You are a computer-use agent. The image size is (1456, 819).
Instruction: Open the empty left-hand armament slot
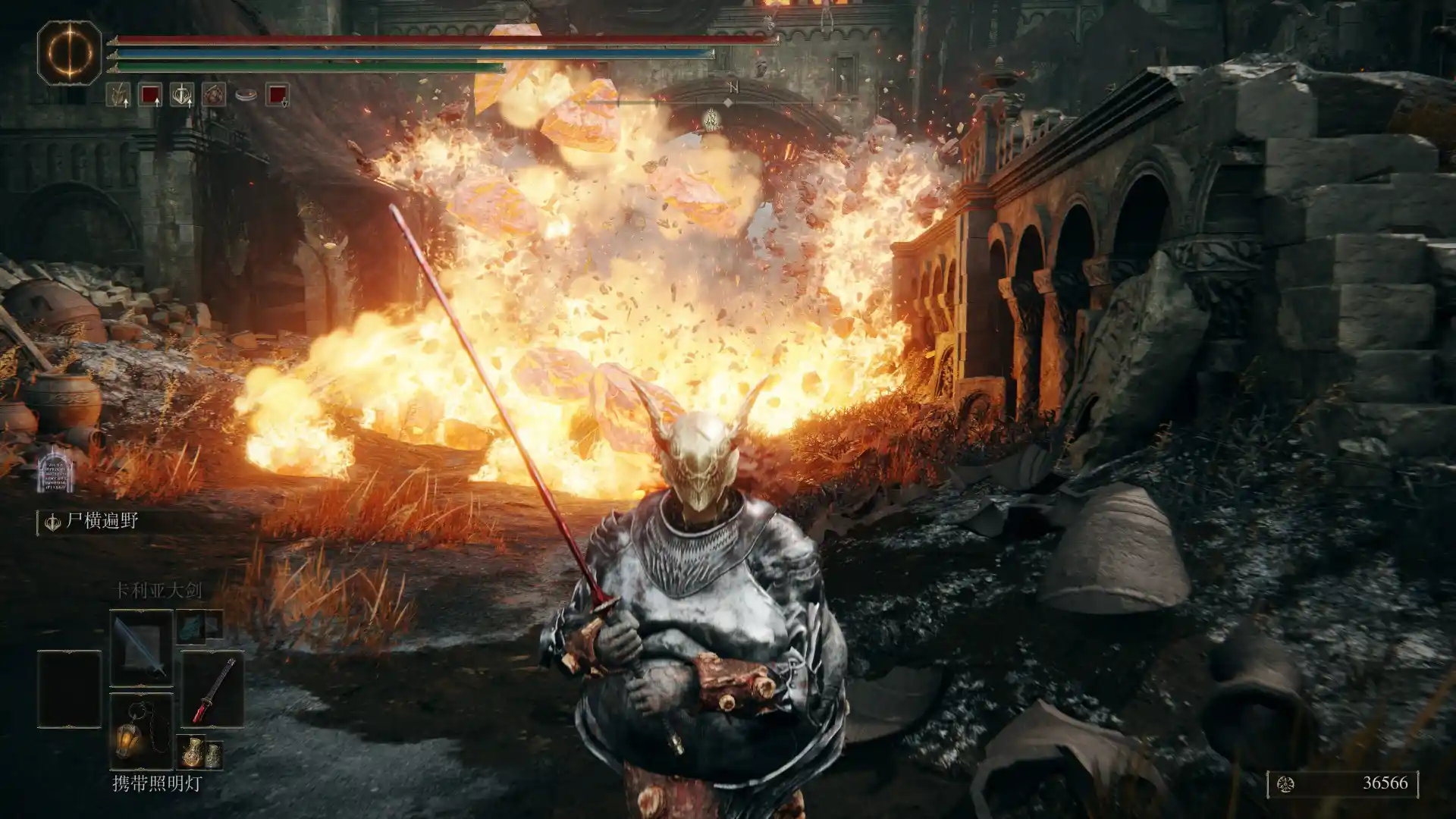coord(70,688)
